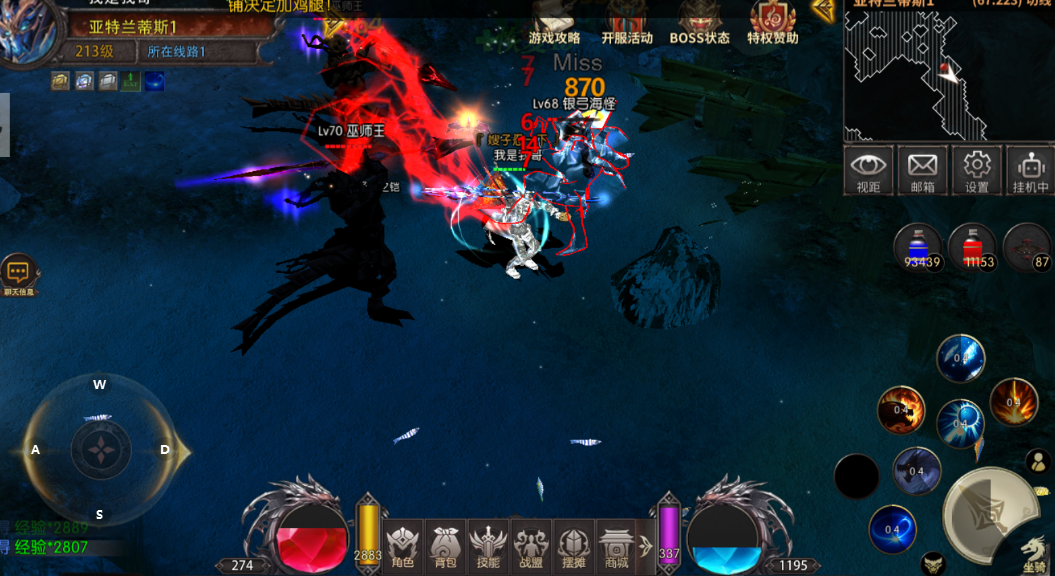Open 游戏攻略 game guide

[x=554, y=24]
